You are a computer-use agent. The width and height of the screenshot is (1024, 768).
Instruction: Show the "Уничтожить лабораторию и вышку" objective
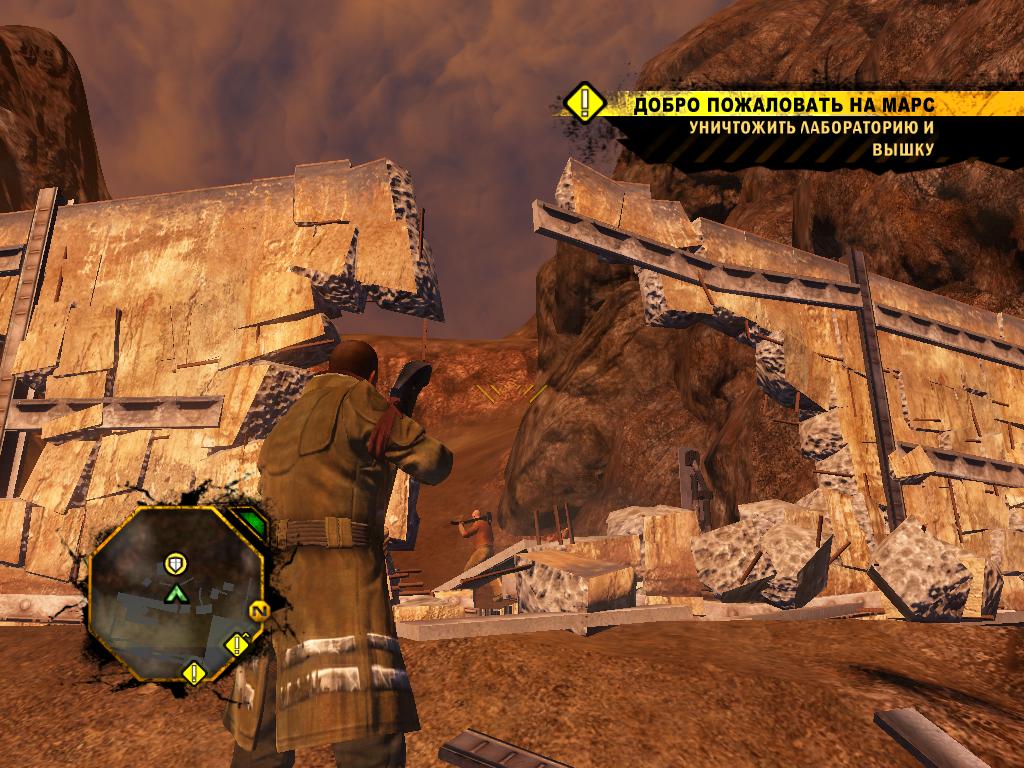[810, 139]
